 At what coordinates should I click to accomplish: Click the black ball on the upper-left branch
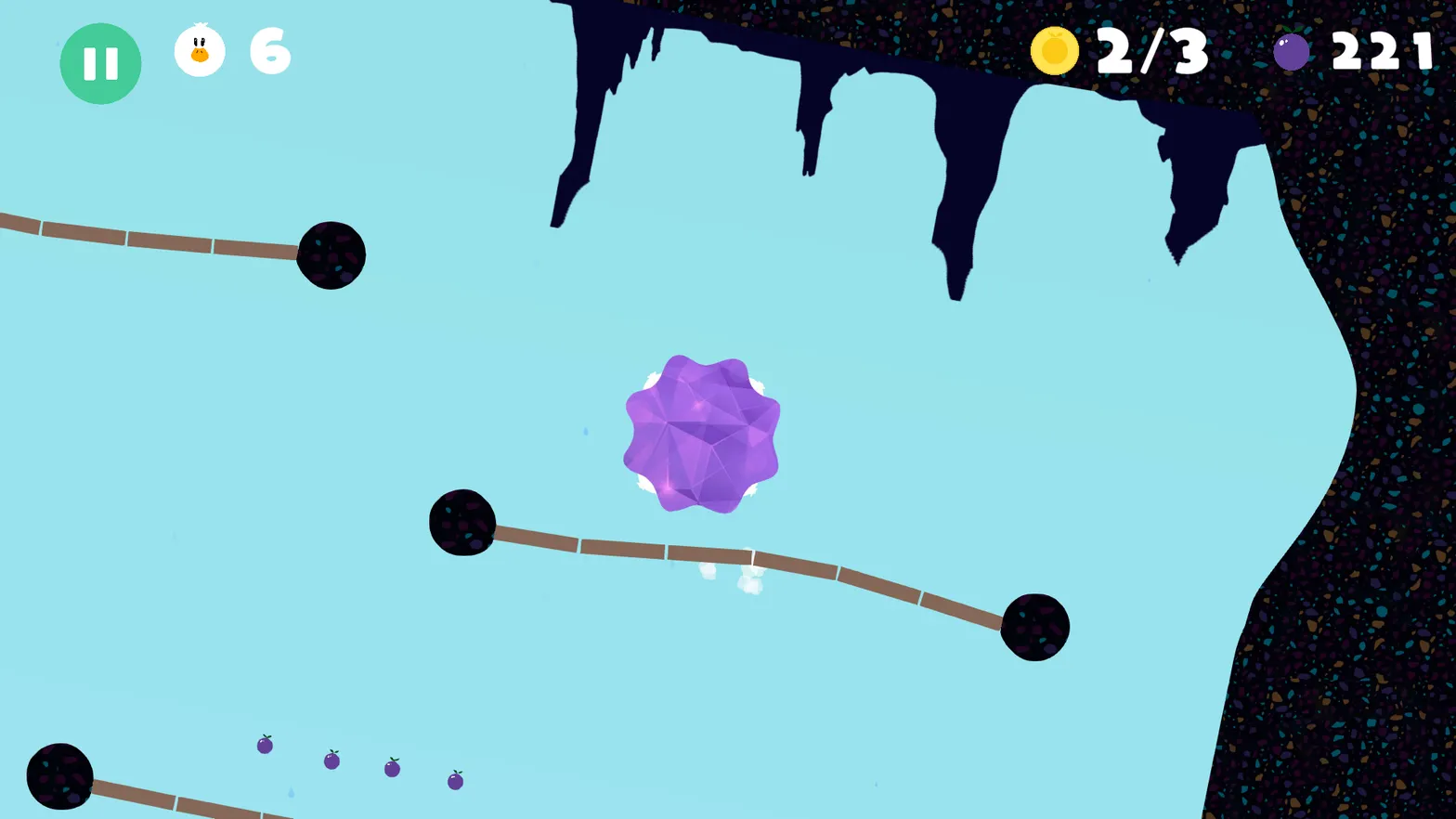pyautogui.click(x=331, y=254)
